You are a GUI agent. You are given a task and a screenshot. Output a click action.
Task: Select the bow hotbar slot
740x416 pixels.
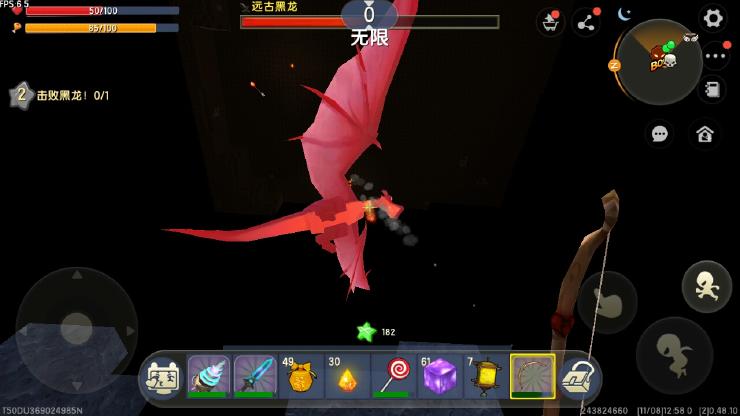[x=531, y=377]
